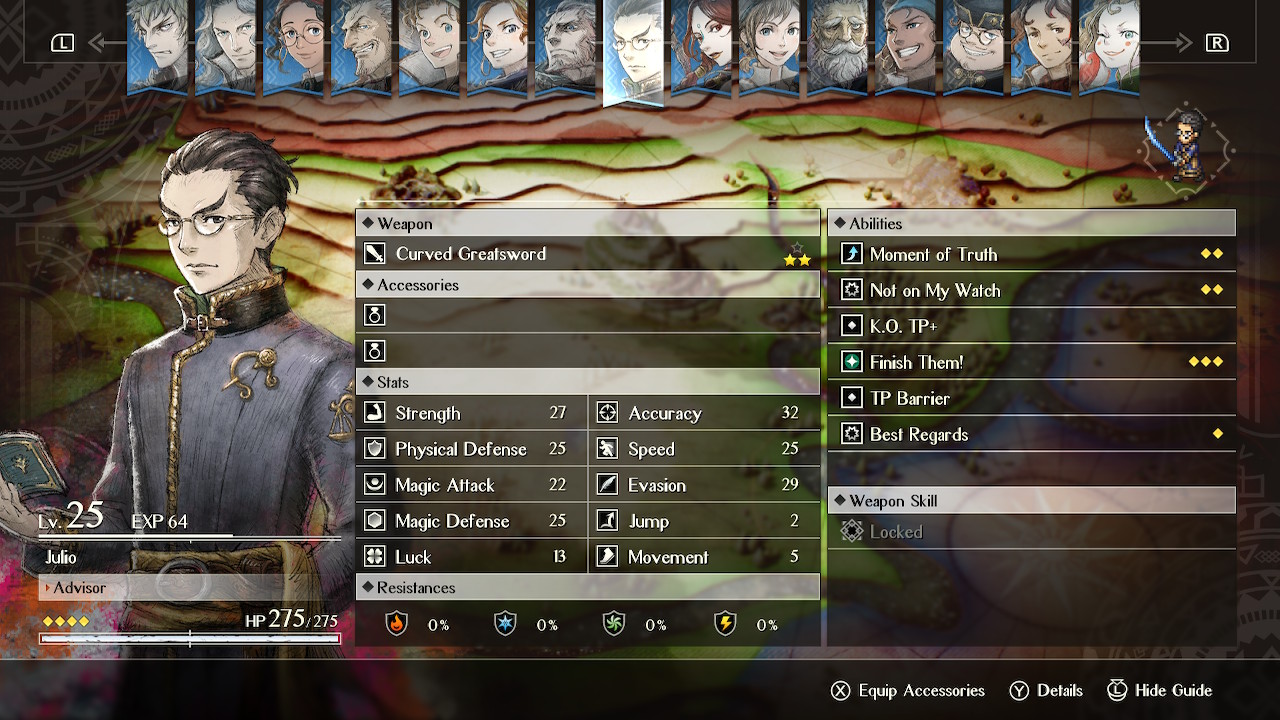
Task: Select the Accuracy stat row
Action: pyautogui.click(x=703, y=413)
